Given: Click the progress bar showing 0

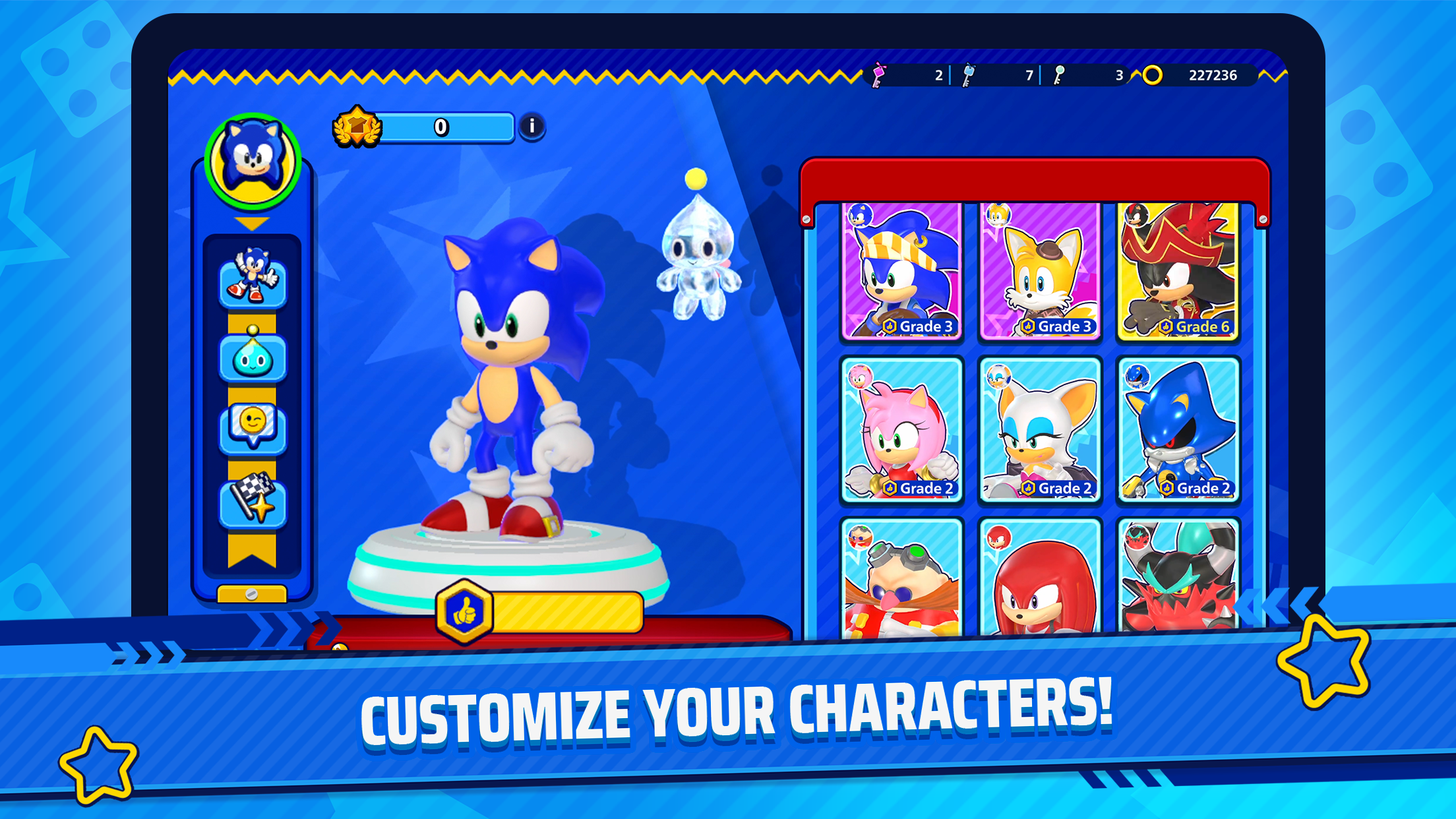Looking at the screenshot, I should [x=440, y=129].
